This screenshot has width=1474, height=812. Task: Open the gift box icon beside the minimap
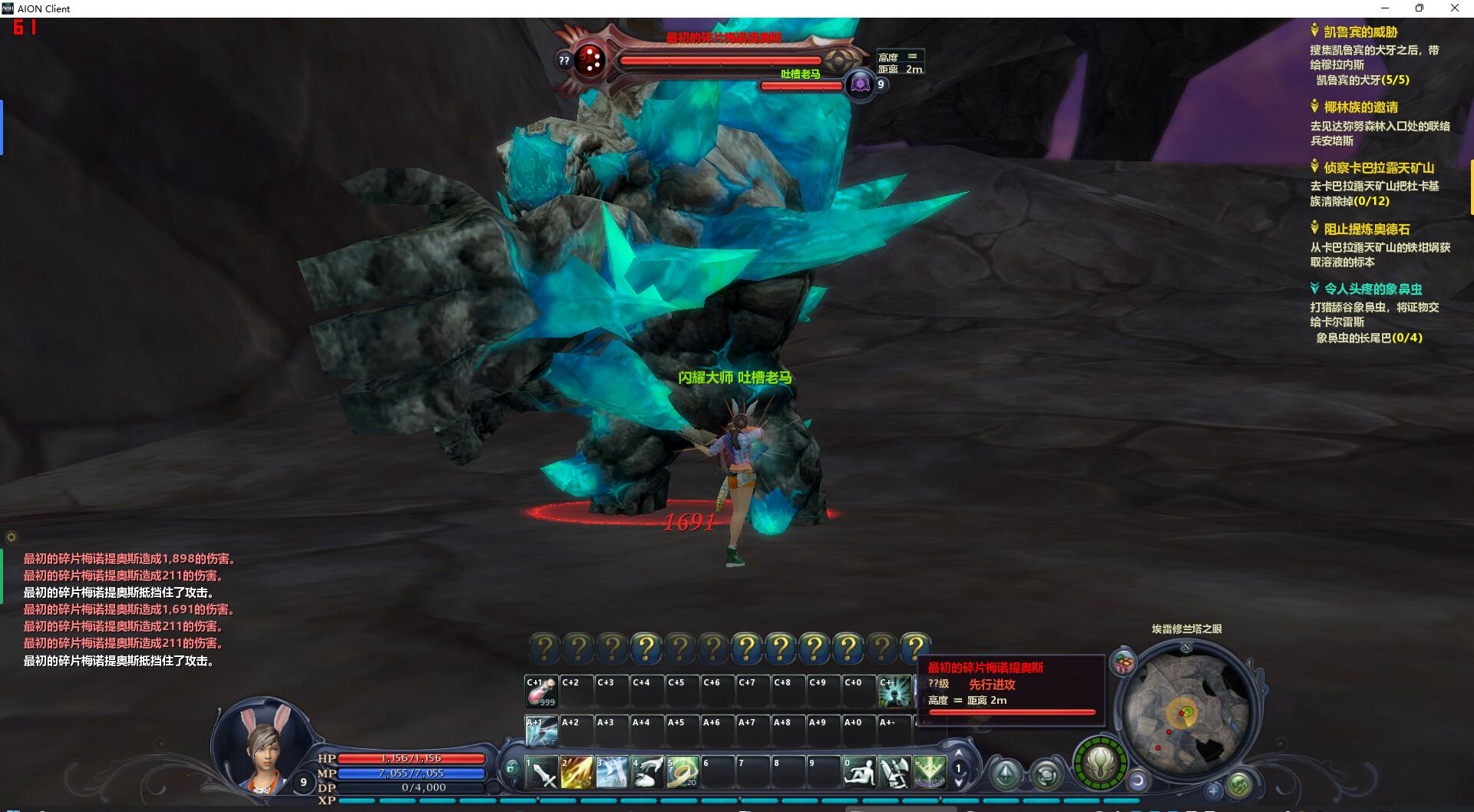1125,662
